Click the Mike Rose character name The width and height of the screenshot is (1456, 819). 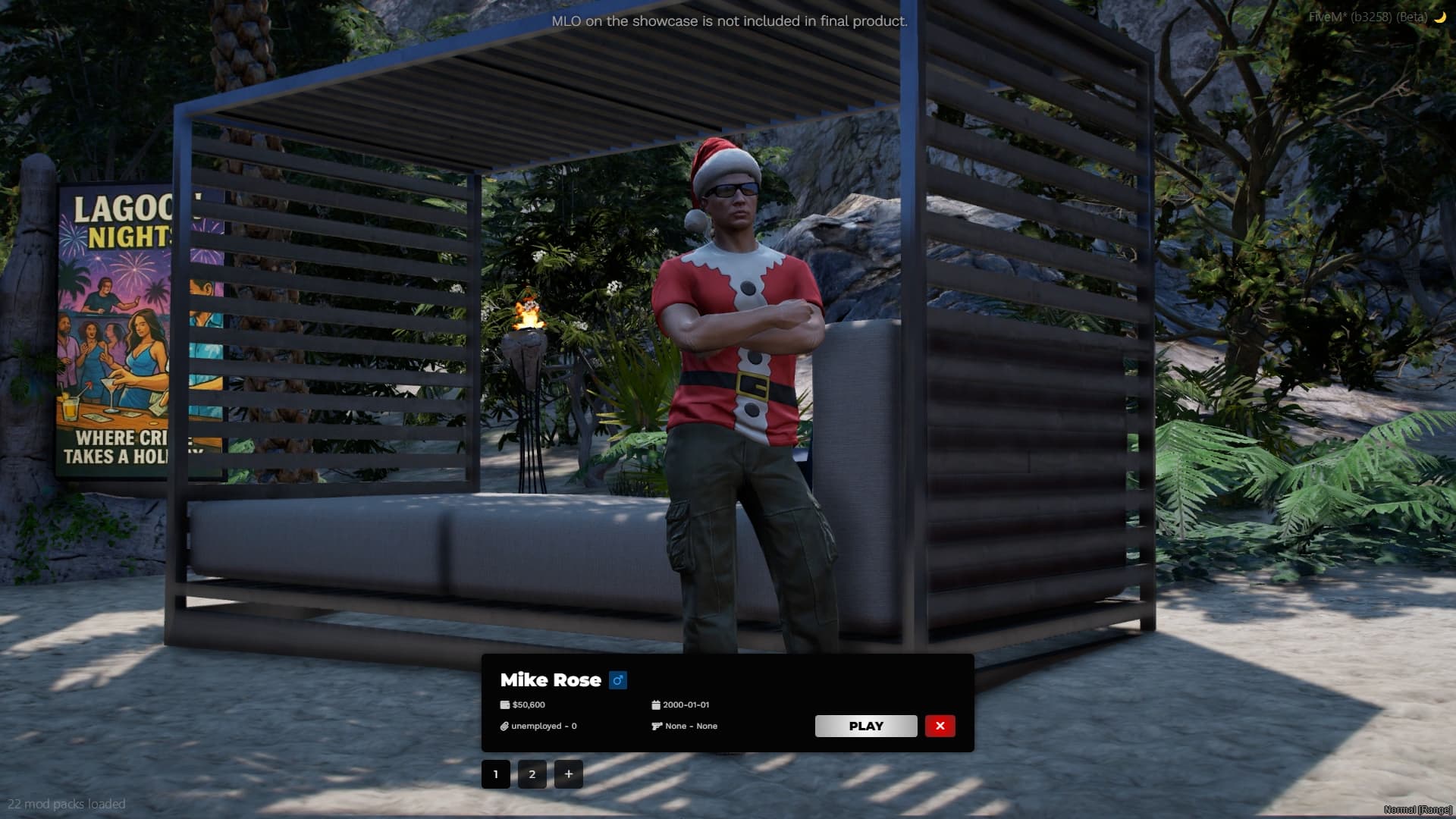[x=550, y=680]
